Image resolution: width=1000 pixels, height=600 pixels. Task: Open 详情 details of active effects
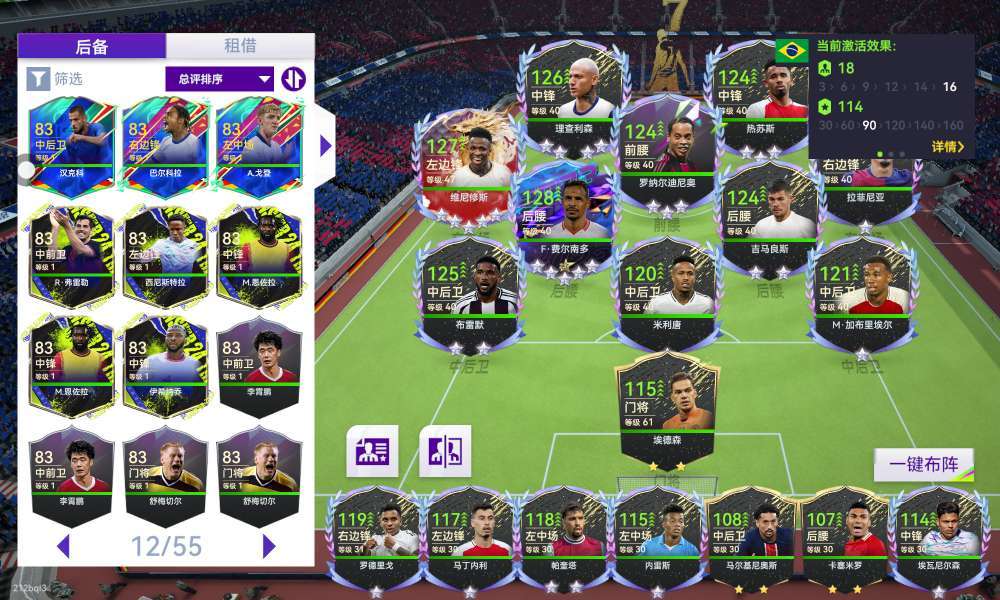tap(947, 147)
